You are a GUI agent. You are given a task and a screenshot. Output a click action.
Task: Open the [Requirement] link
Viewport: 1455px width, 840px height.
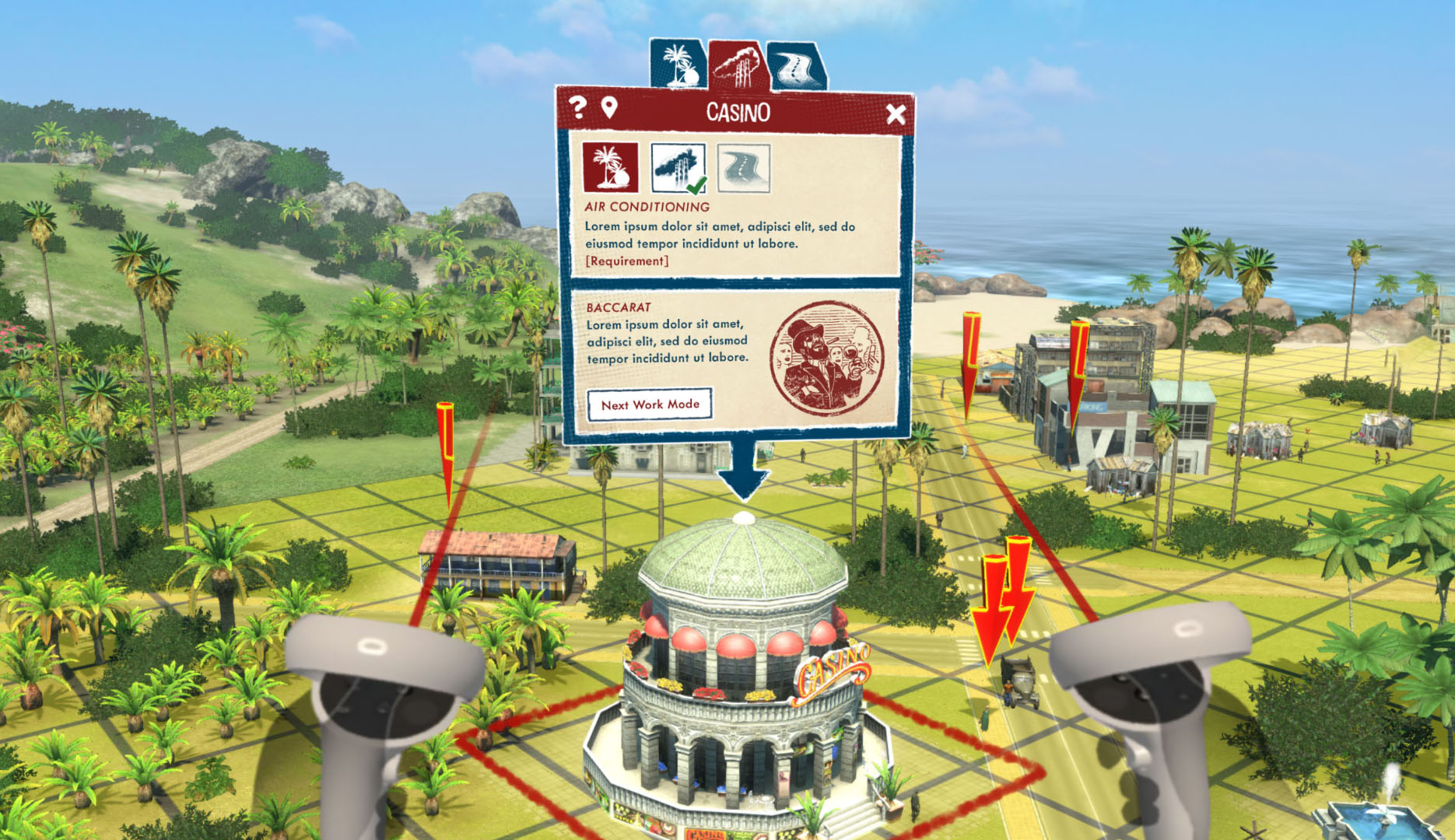pyautogui.click(x=626, y=261)
